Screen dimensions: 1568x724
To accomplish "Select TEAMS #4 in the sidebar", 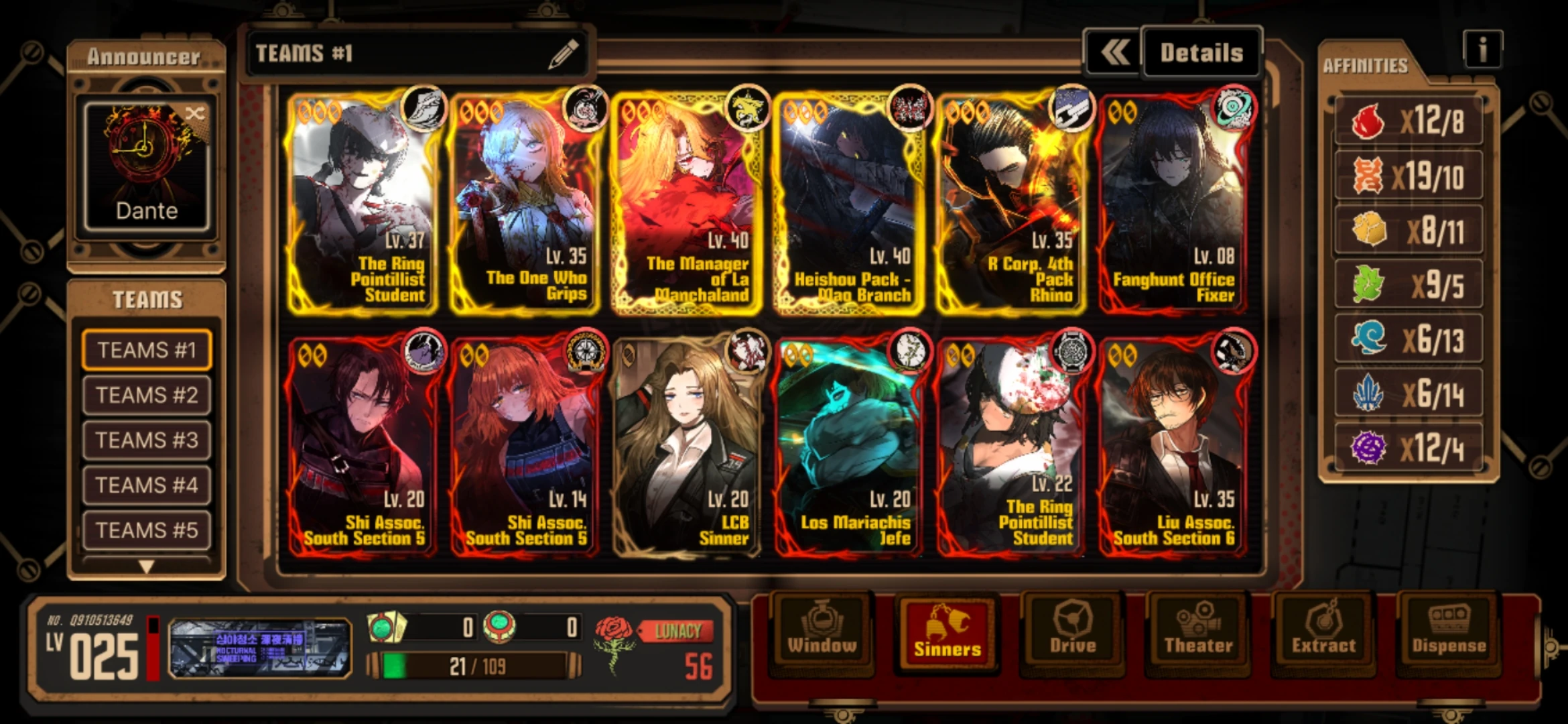I will (x=146, y=485).
